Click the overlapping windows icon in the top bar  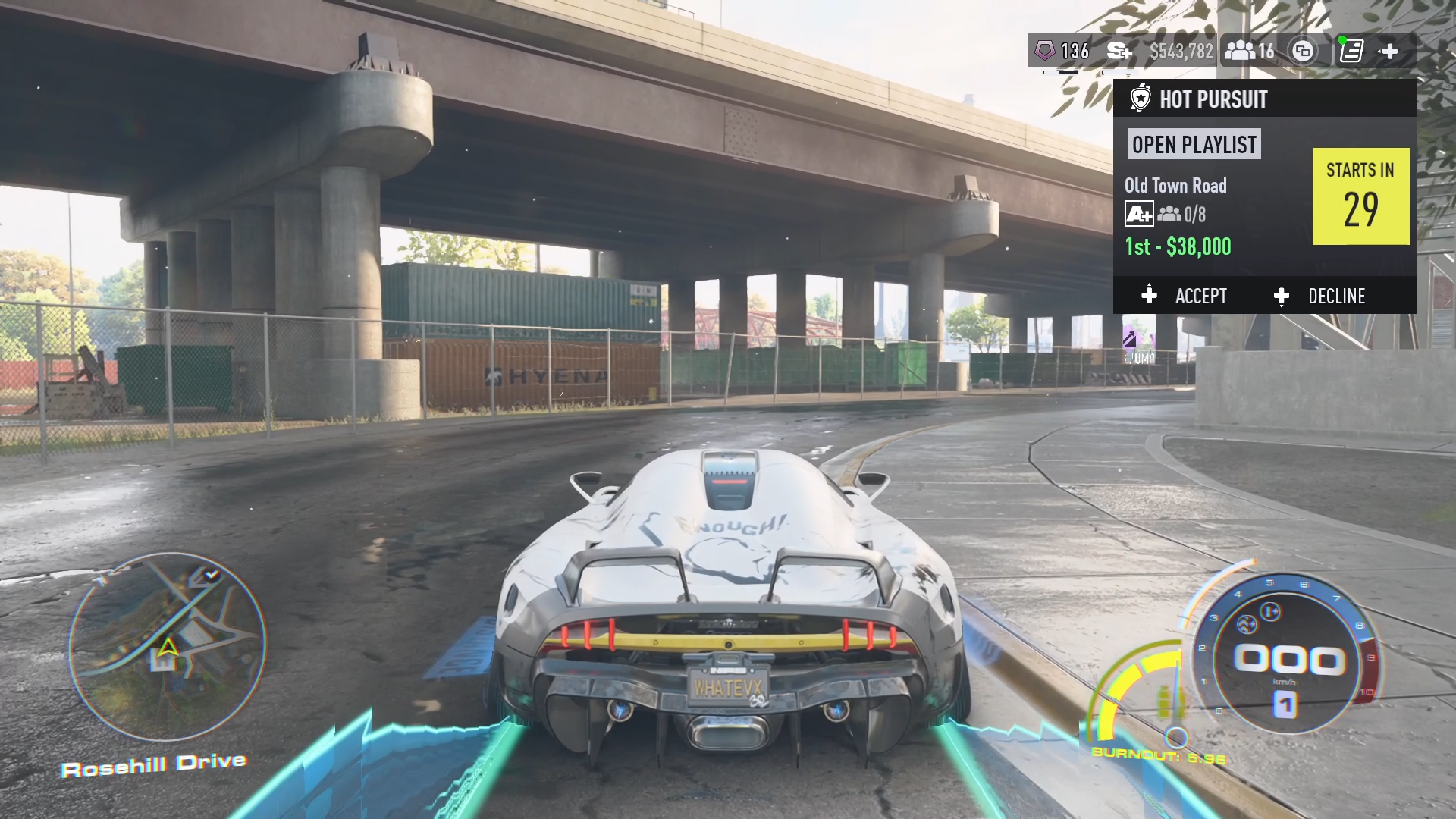pos(1302,51)
